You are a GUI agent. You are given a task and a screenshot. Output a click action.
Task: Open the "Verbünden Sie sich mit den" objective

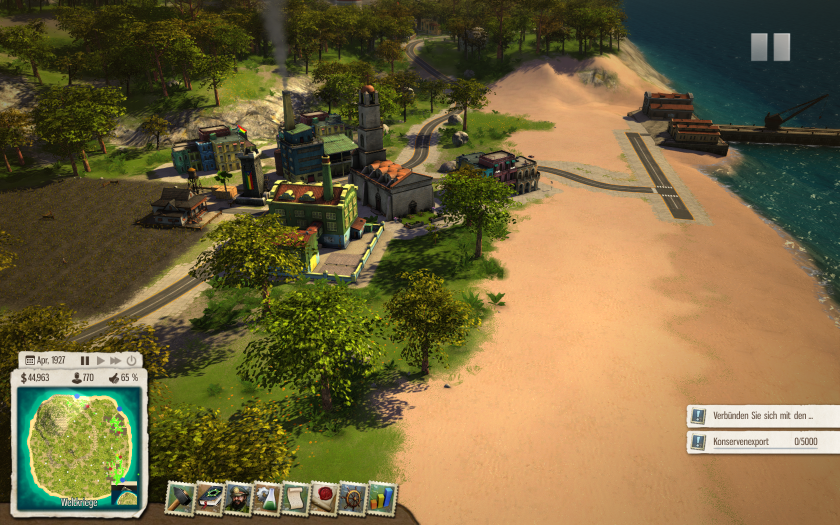[x=762, y=415]
